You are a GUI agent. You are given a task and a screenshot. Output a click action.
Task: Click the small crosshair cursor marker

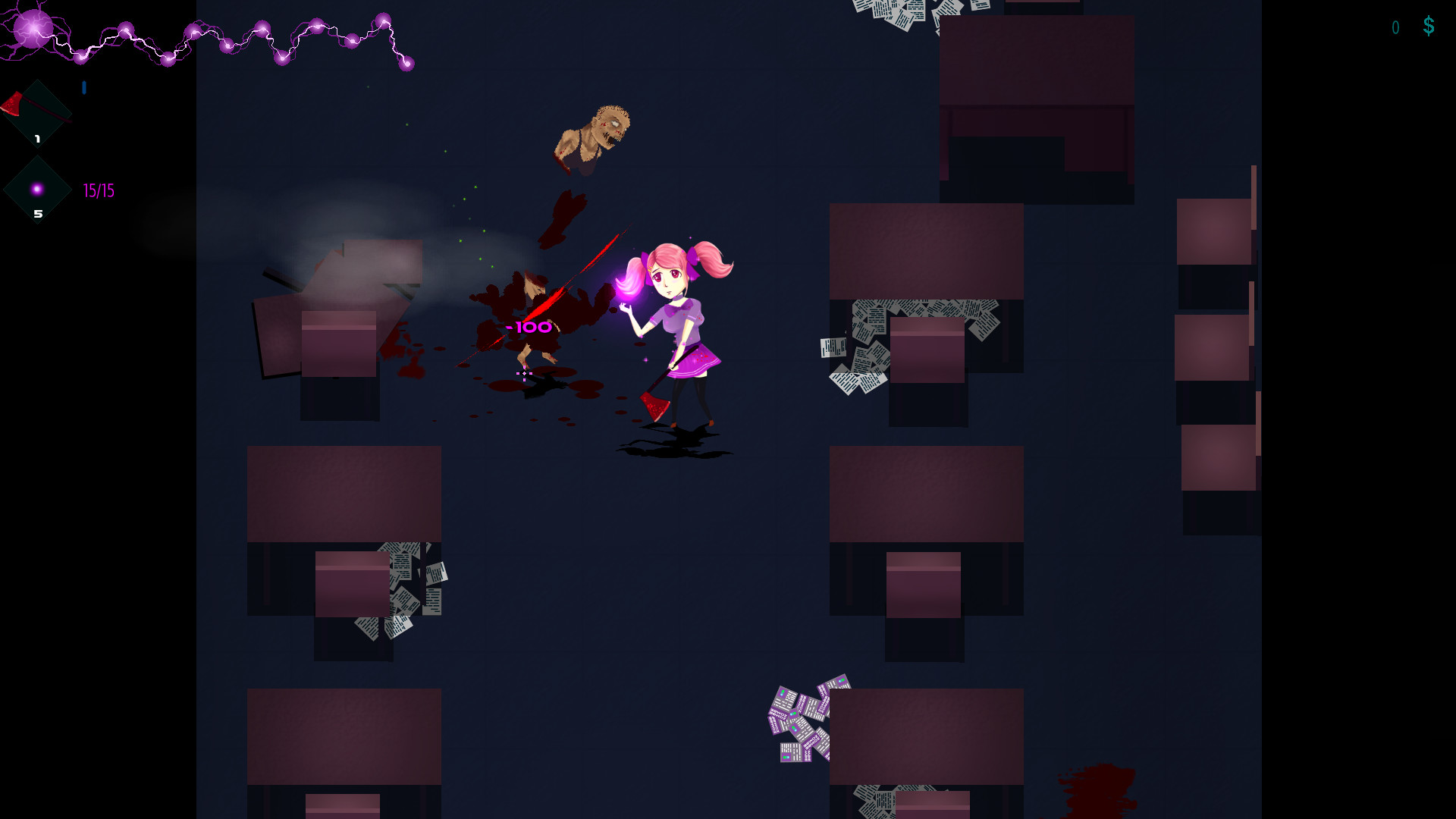(x=524, y=374)
